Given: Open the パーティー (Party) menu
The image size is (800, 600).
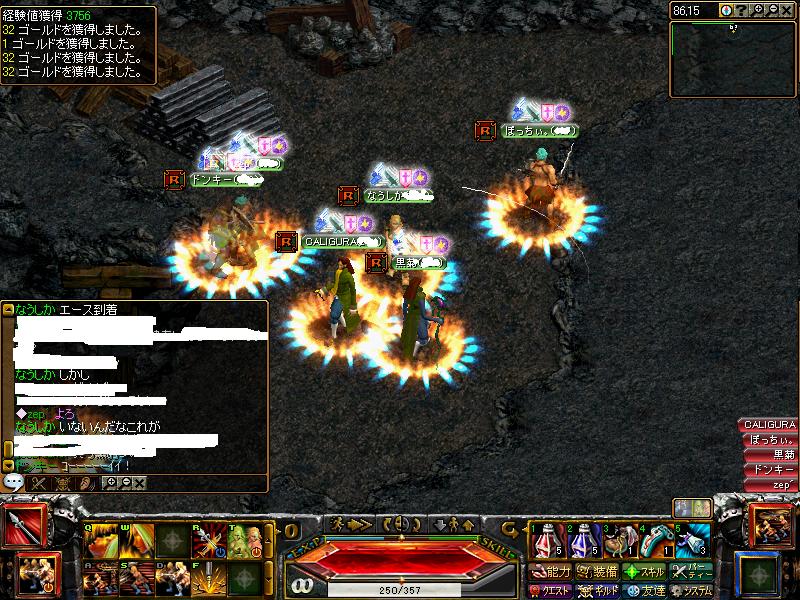Looking at the screenshot, I should point(691,573).
